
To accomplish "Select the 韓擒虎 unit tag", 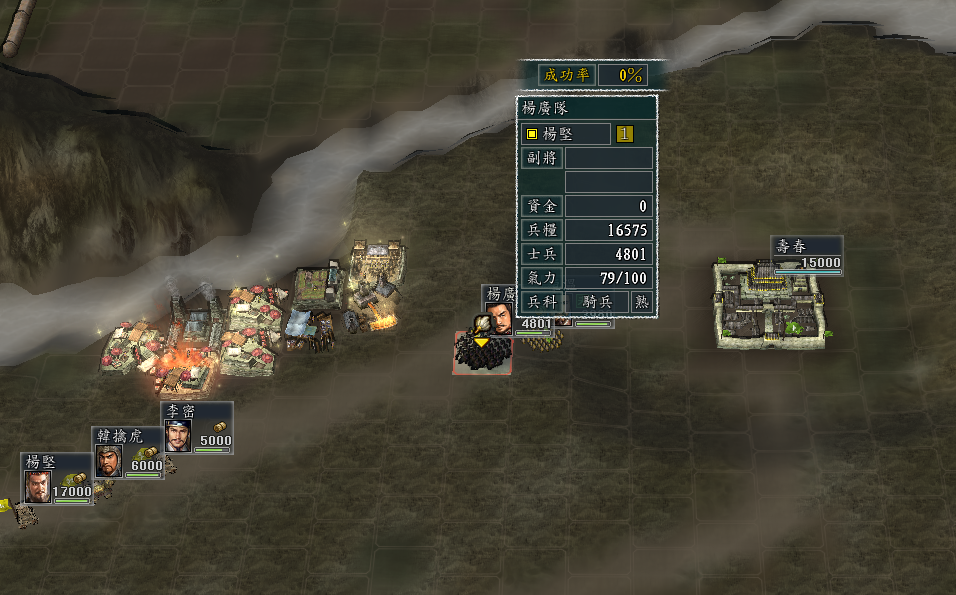I will 128,453.
